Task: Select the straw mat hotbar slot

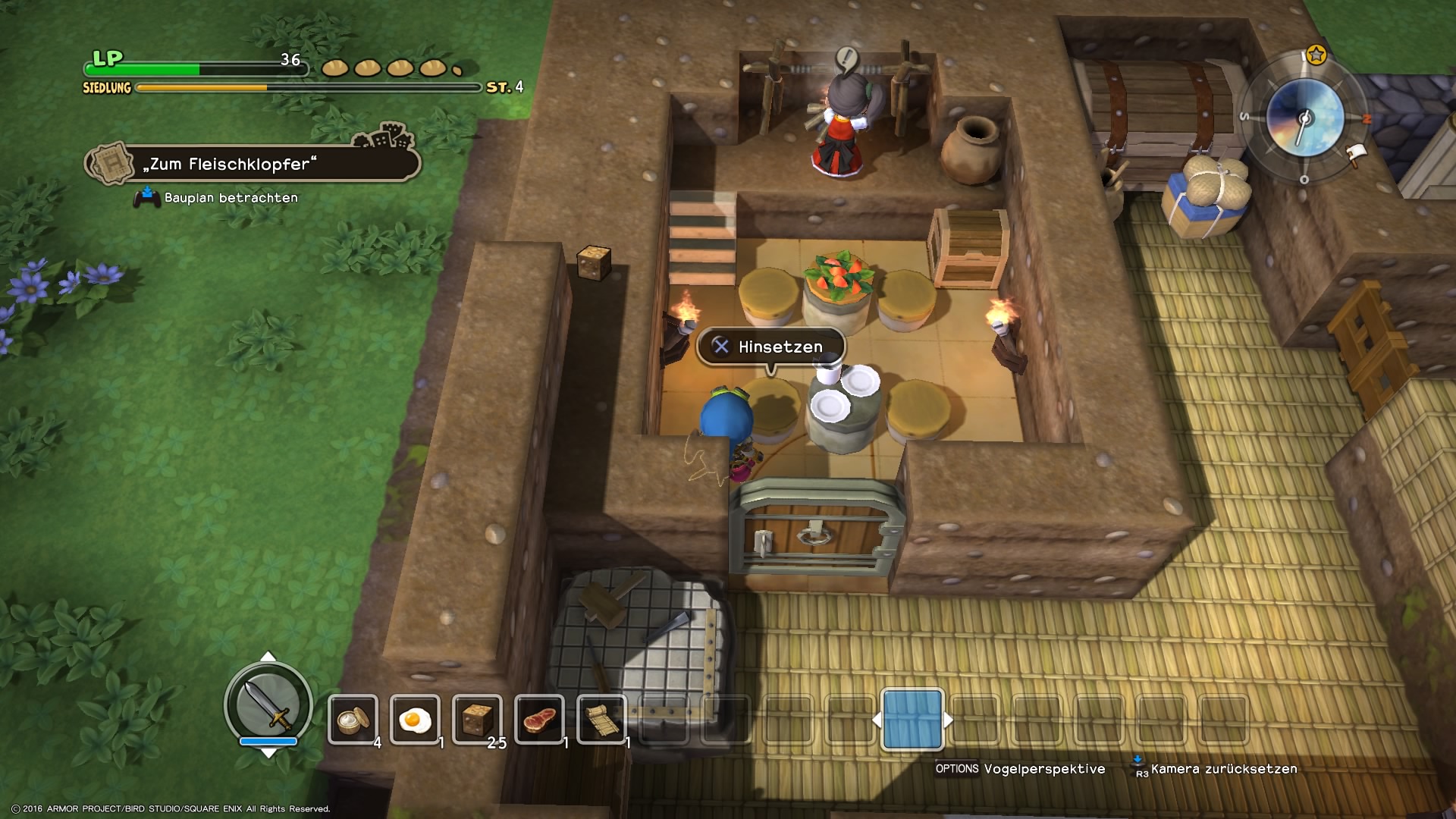Action: pos(601,719)
